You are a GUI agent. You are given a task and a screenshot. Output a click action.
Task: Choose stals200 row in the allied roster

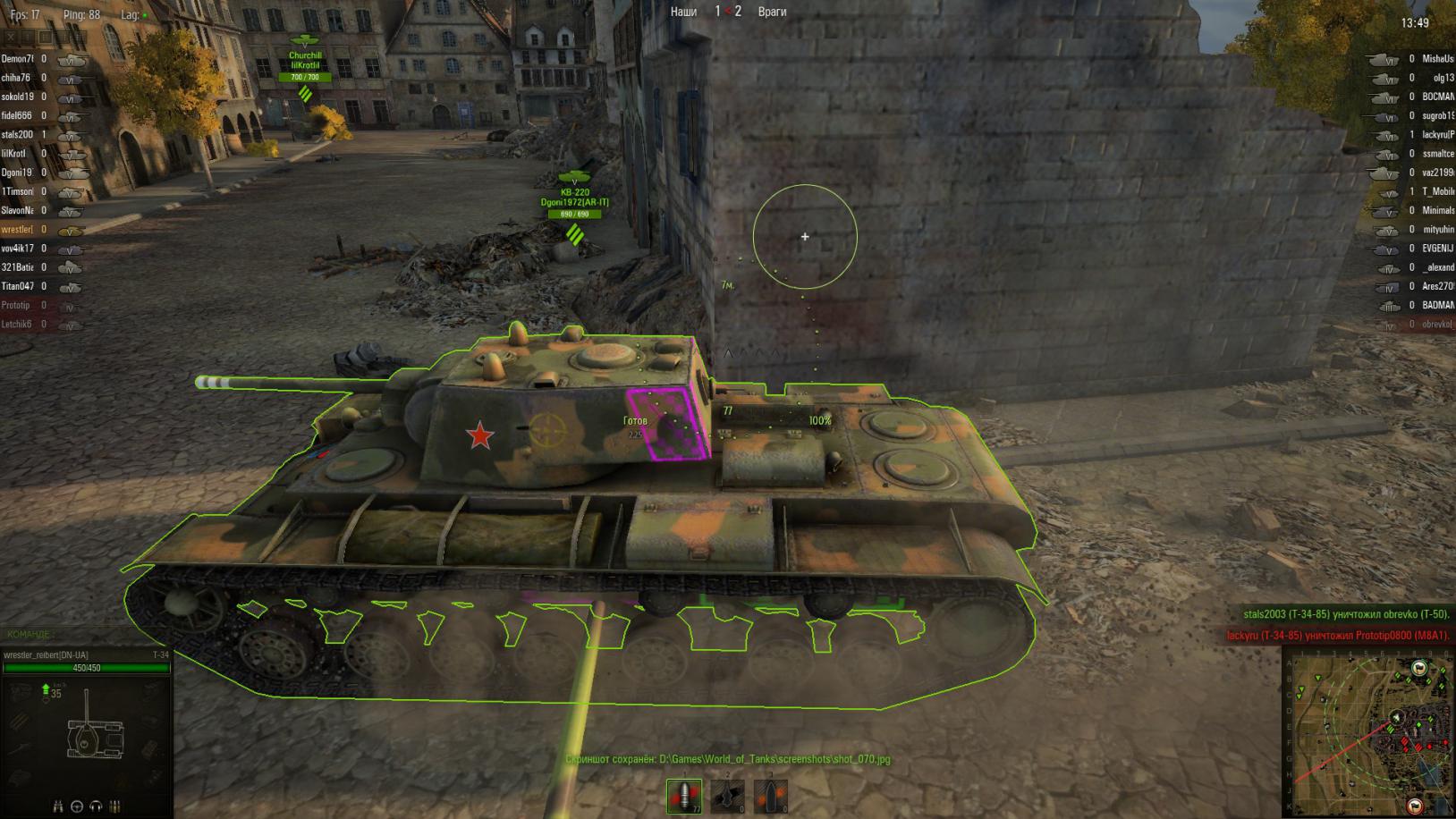point(17,135)
